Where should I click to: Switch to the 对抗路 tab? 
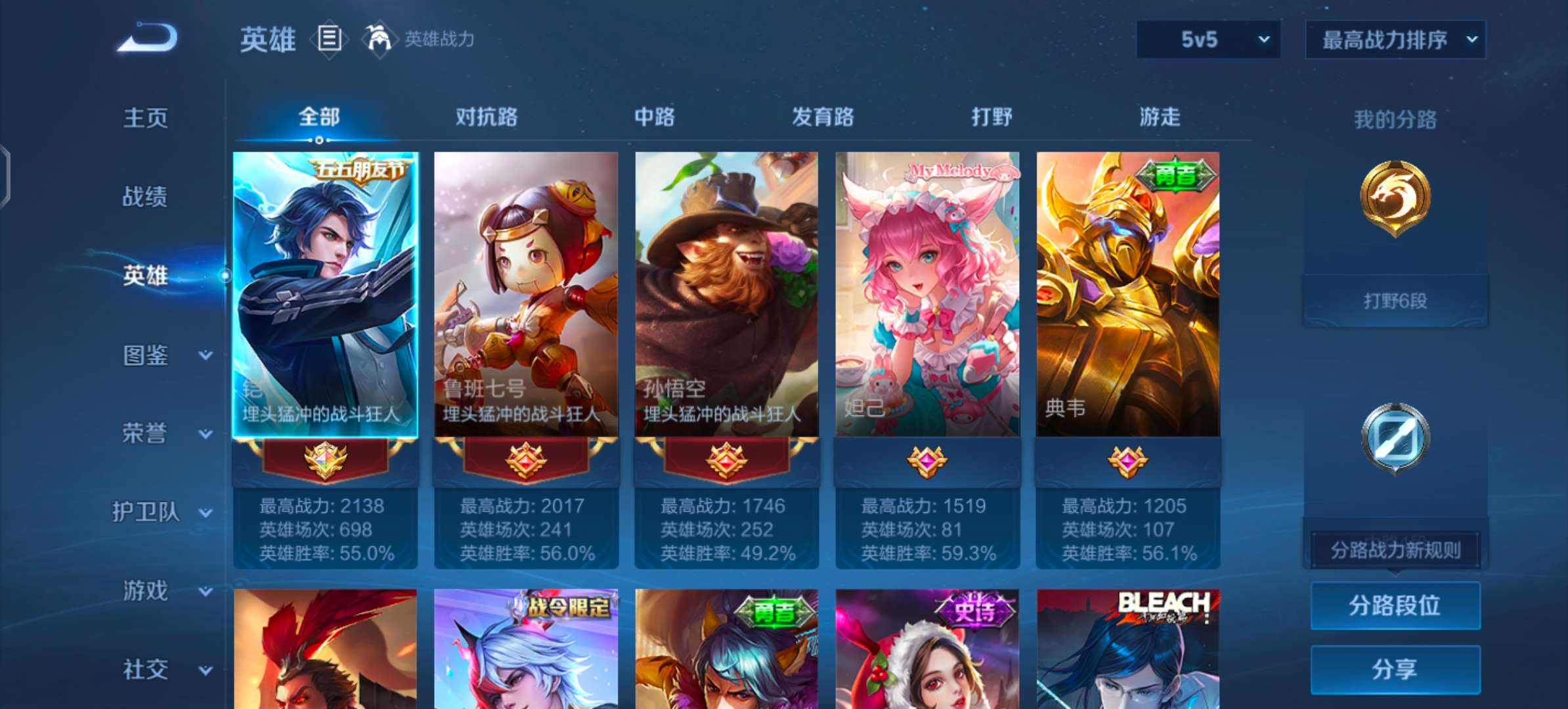(485, 117)
